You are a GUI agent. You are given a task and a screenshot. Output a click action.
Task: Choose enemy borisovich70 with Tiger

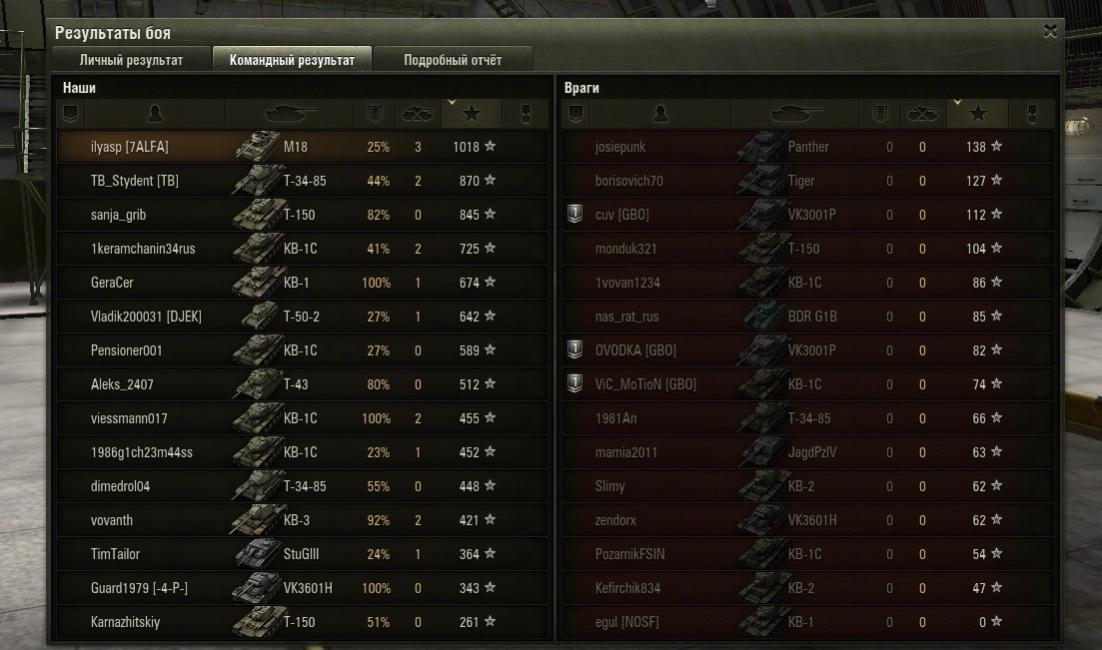[806, 181]
